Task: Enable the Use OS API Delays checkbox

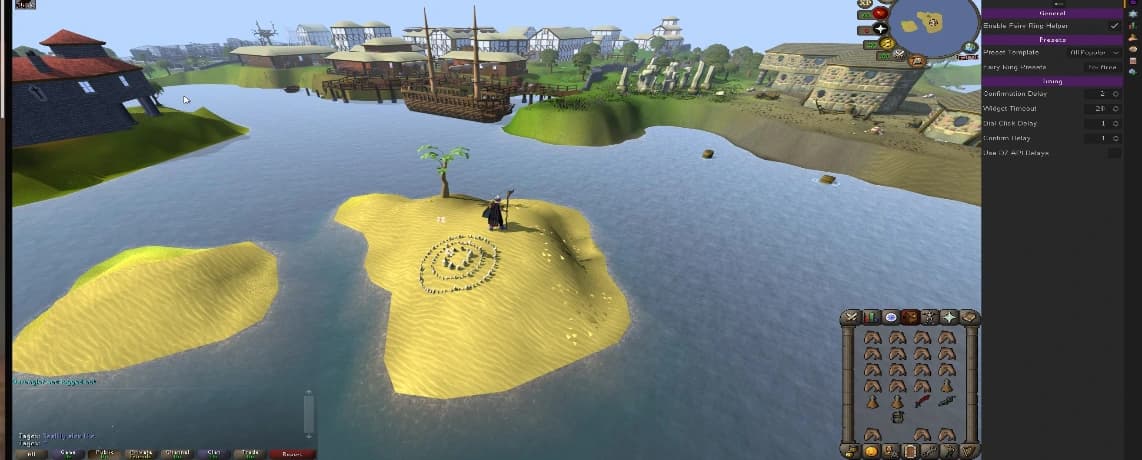Action: [1114, 153]
